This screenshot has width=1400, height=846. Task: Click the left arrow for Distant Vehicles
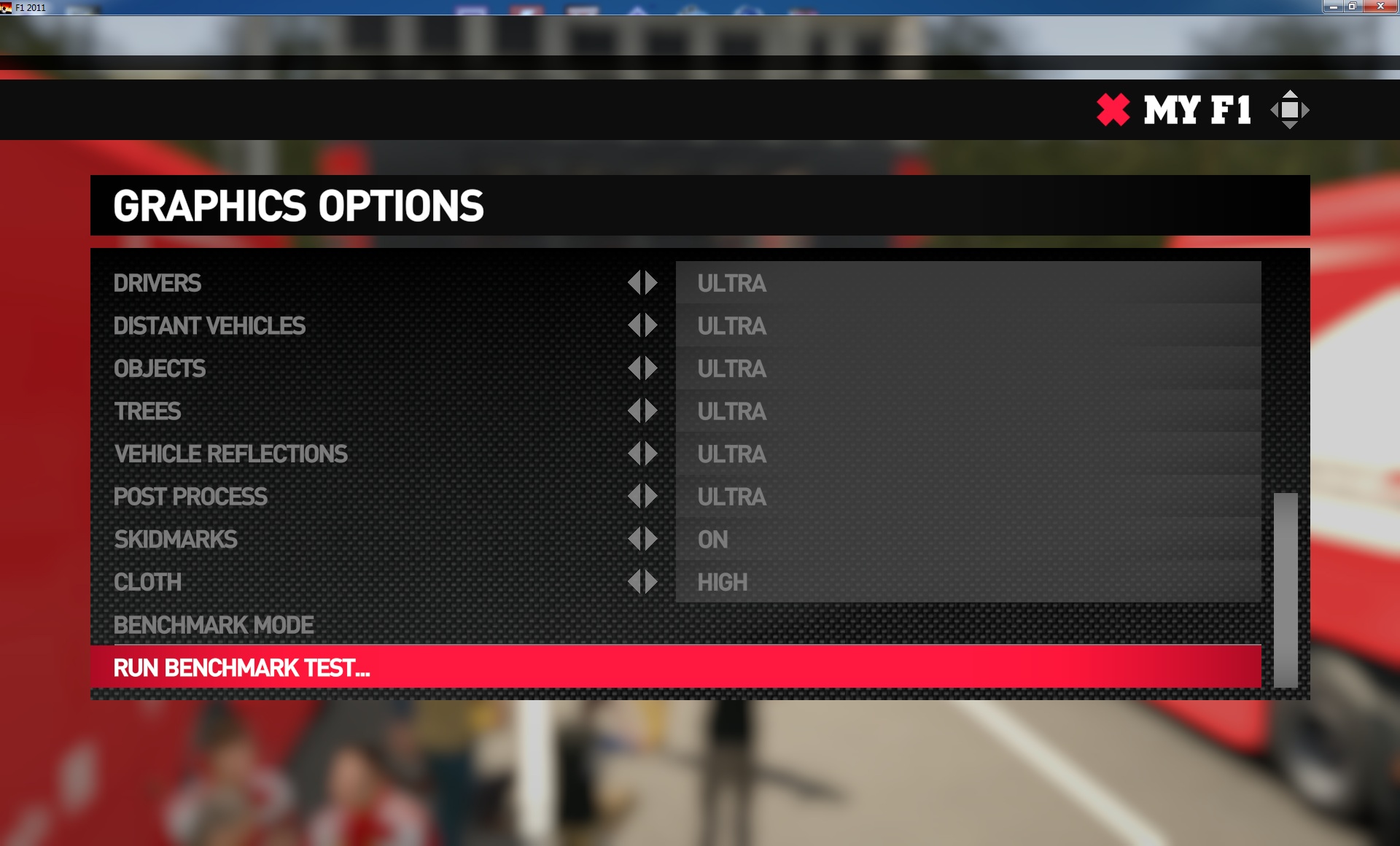(x=634, y=325)
